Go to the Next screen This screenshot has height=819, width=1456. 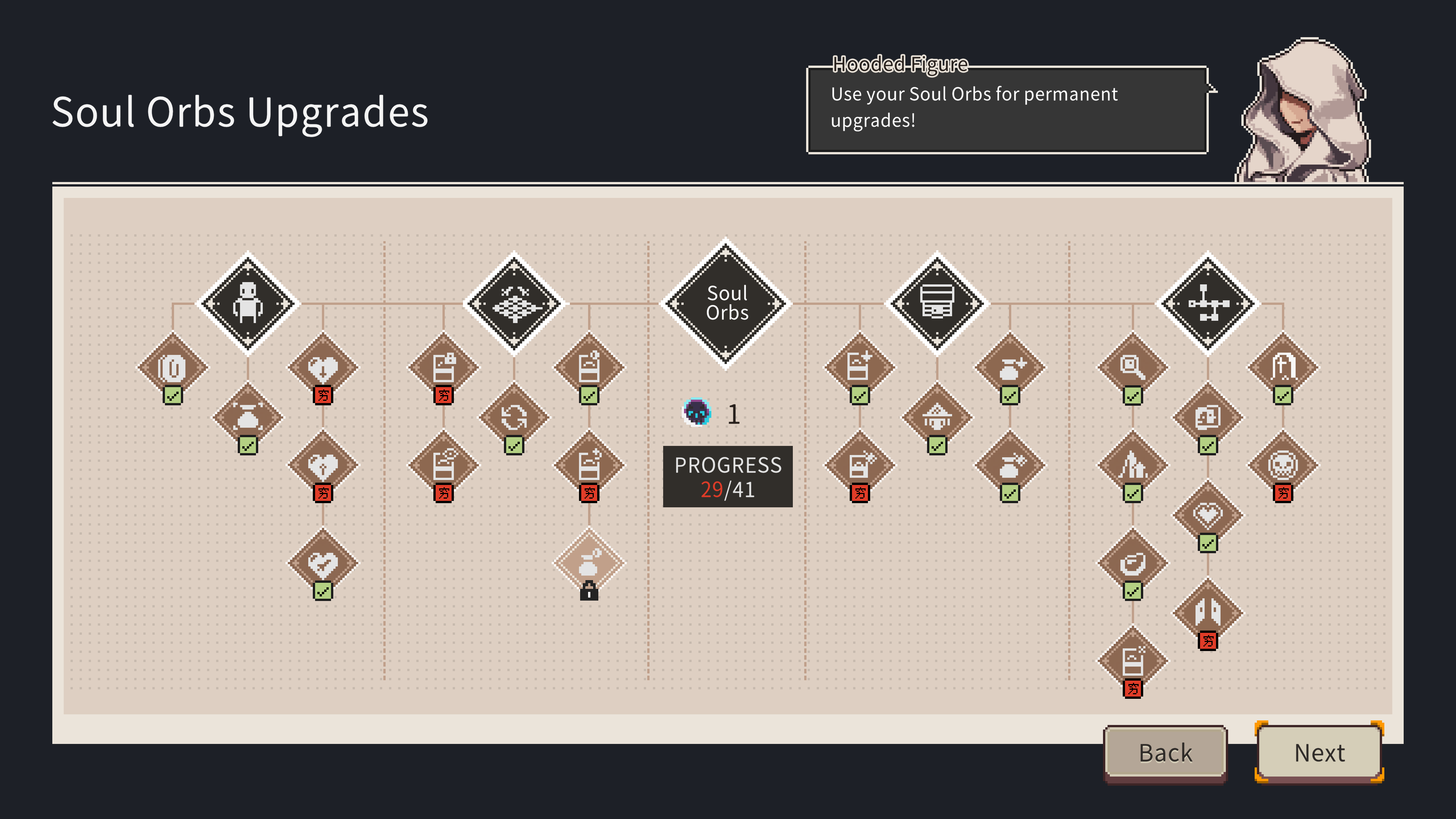tap(1319, 752)
